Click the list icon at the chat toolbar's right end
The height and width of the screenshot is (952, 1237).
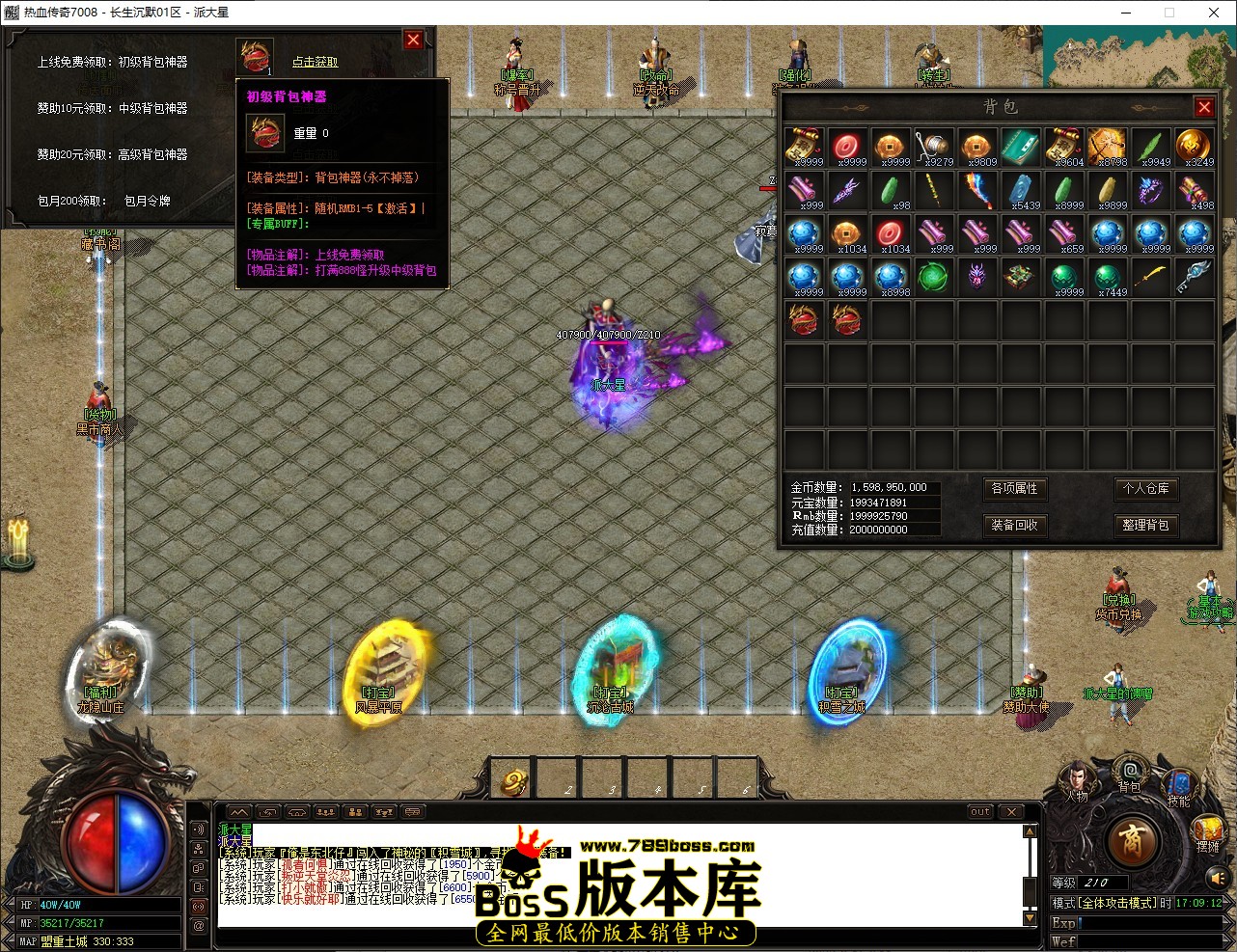(x=413, y=811)
